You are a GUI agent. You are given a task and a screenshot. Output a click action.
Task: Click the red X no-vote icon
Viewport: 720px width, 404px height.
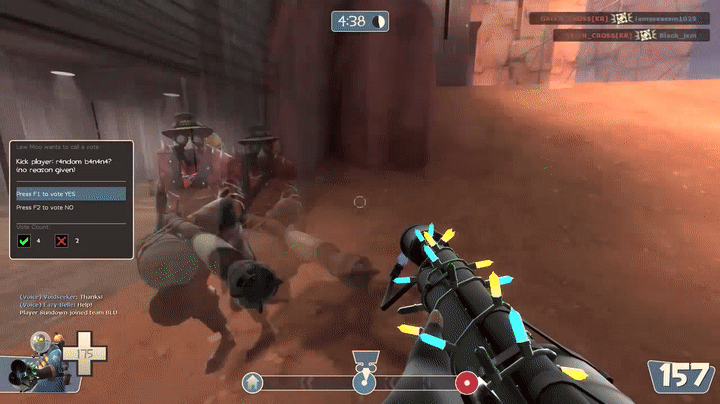(x=62, y=241)
